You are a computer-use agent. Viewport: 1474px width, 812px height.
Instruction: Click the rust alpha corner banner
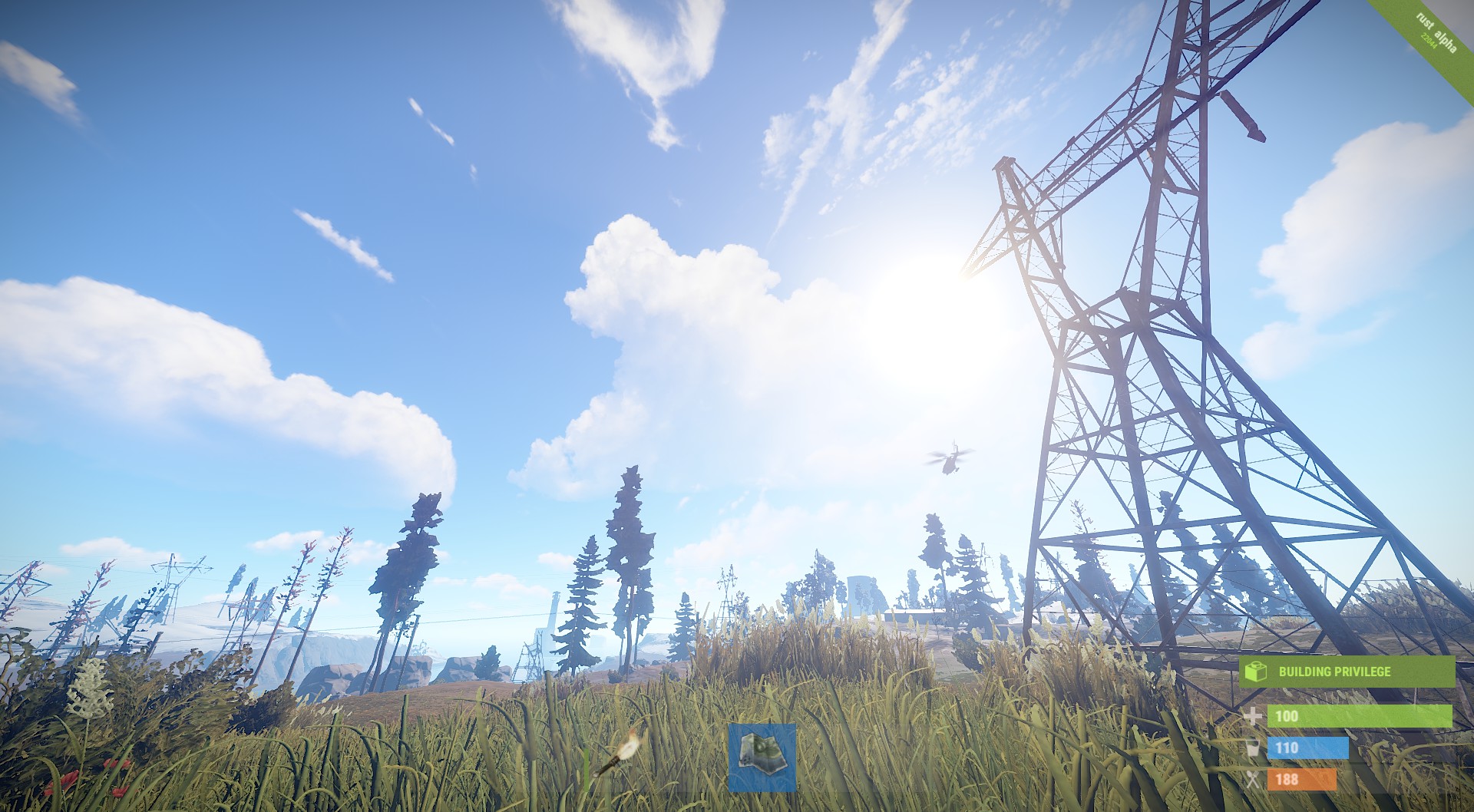click(x=1441, y=32)
